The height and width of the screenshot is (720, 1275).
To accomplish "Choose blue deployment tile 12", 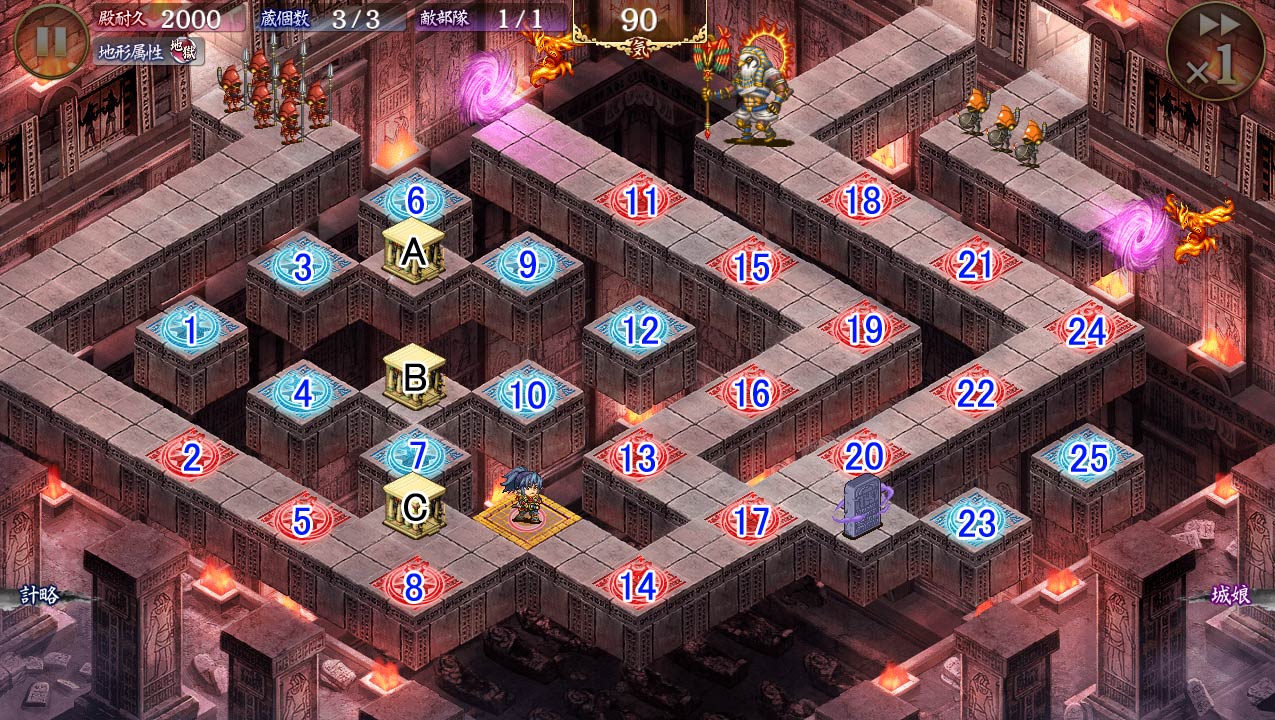I will click(640, 330).
